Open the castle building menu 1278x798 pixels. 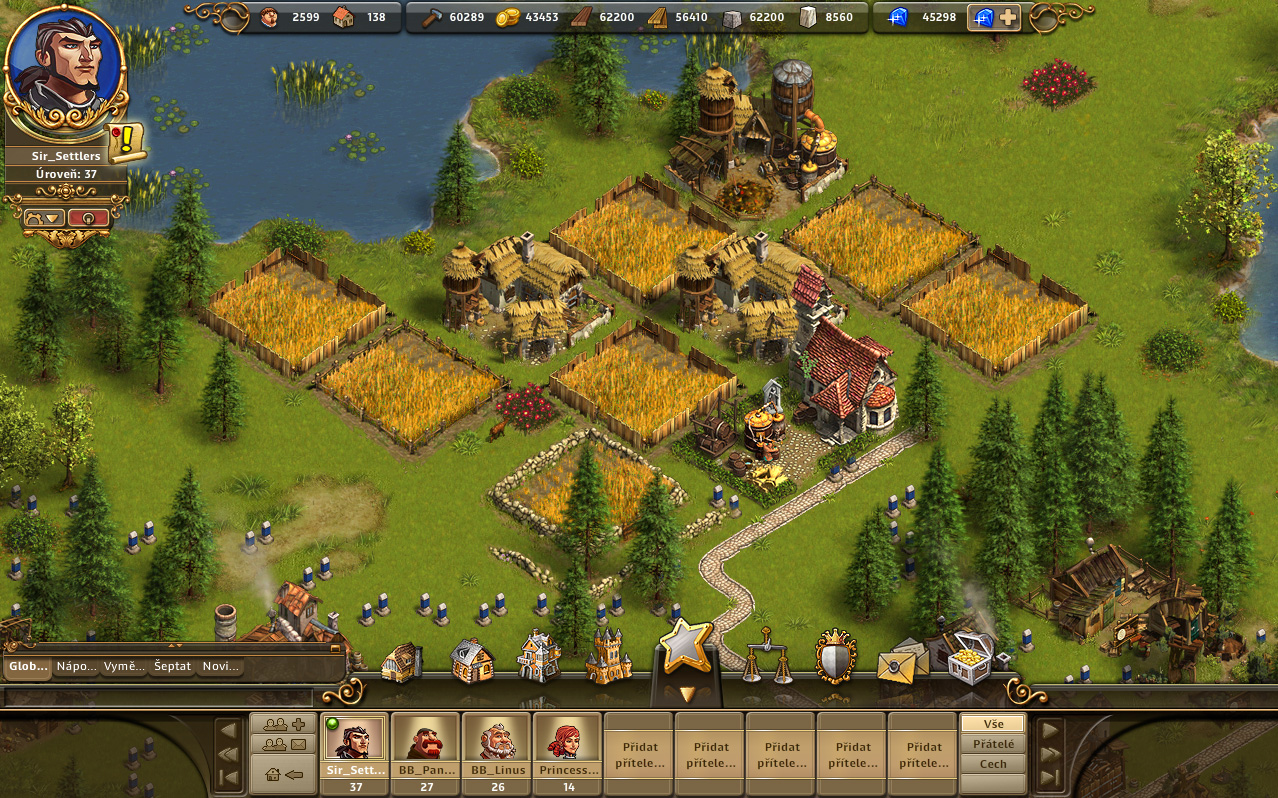[x=608, y=657]
